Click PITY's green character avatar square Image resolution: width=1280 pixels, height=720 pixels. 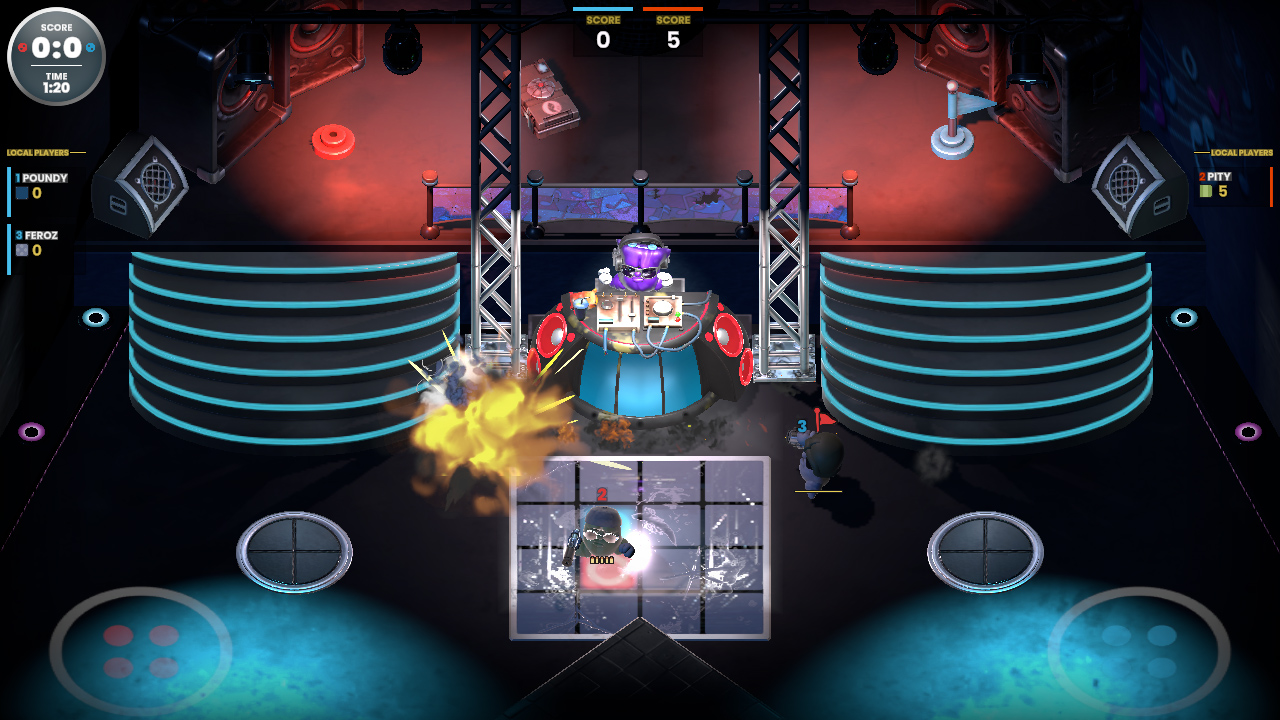pos(1206,191)
